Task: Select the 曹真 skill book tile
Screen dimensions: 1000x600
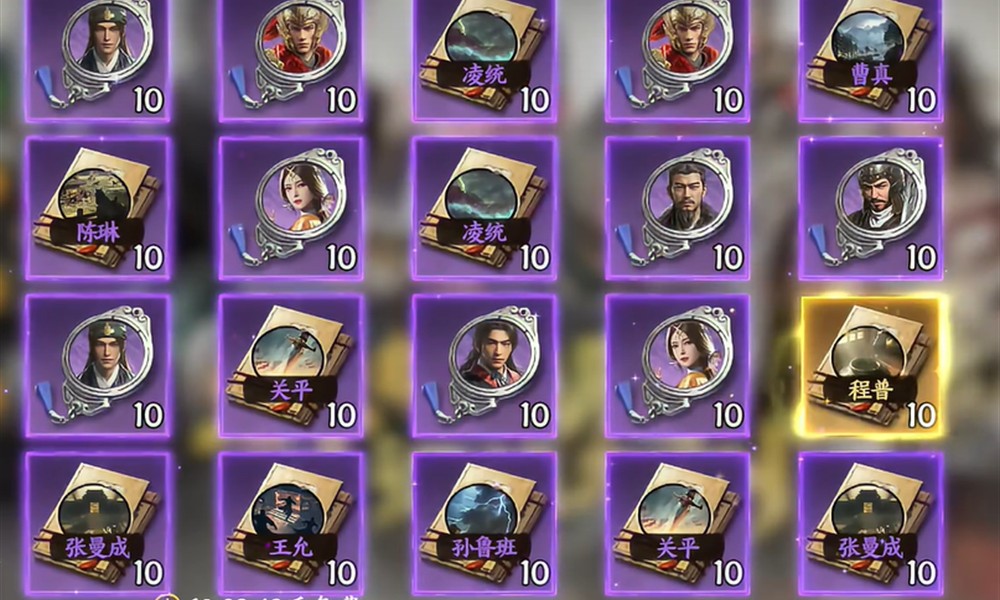Action: click(x=870, y=55)
